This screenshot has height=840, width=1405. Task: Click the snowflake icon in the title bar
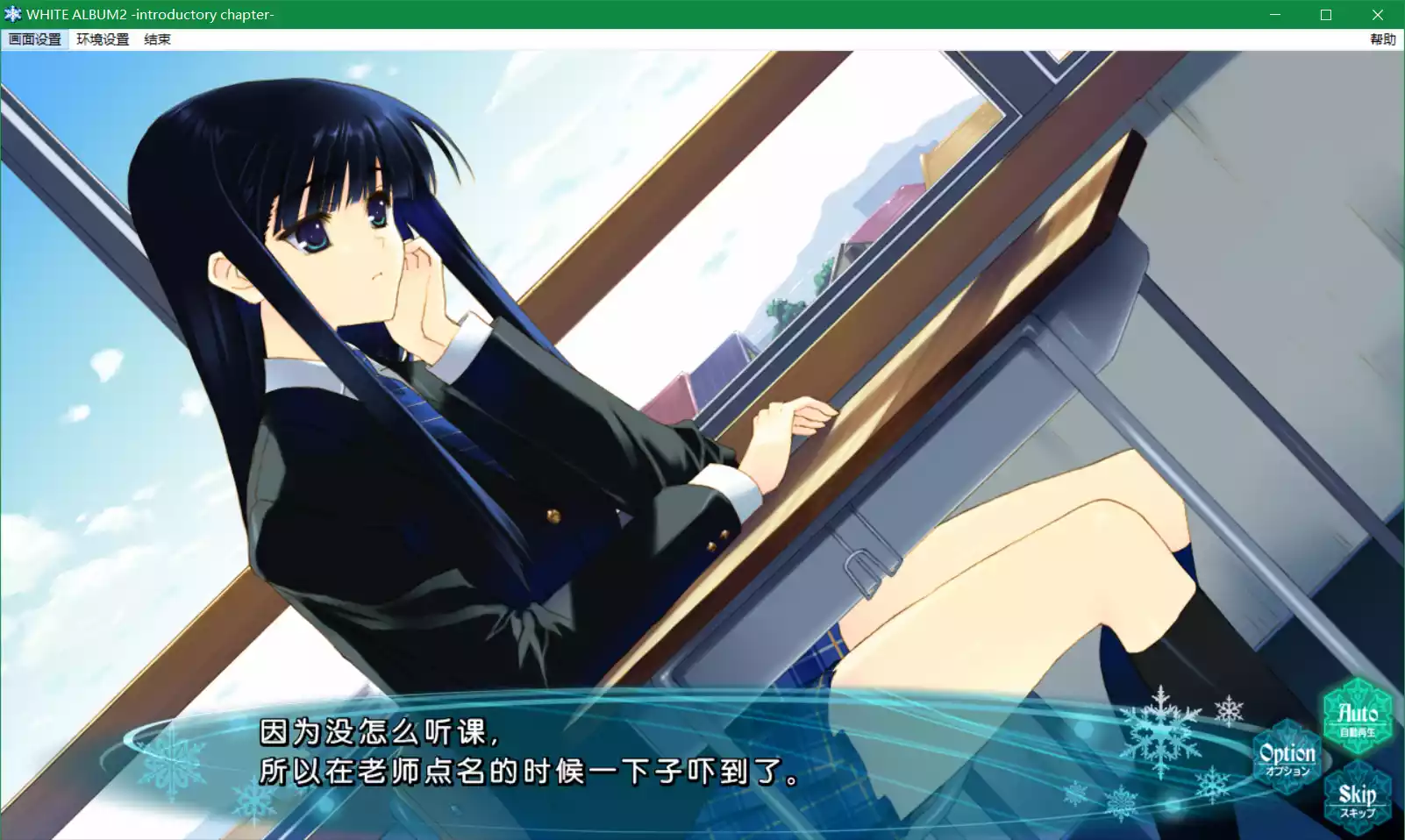(x=12, y=14)
